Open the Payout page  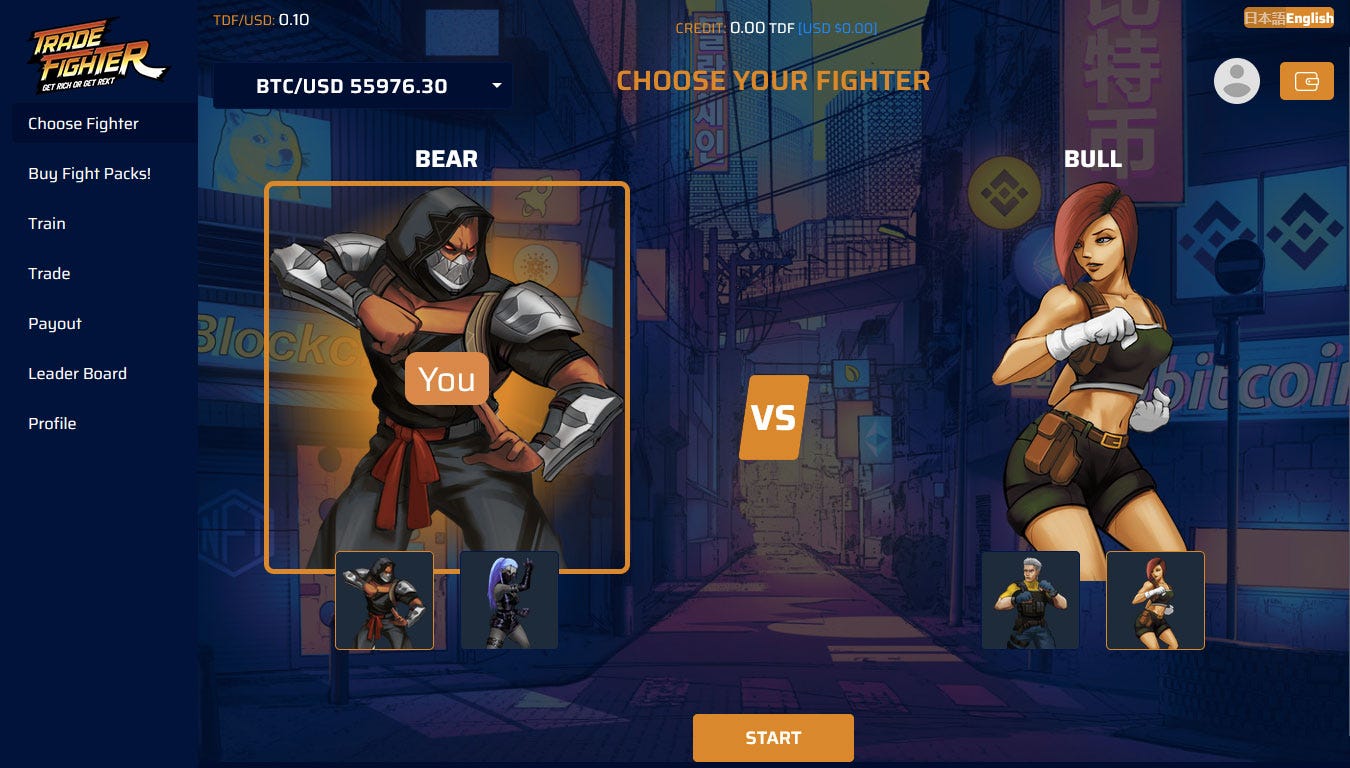(x=55, y=324)
